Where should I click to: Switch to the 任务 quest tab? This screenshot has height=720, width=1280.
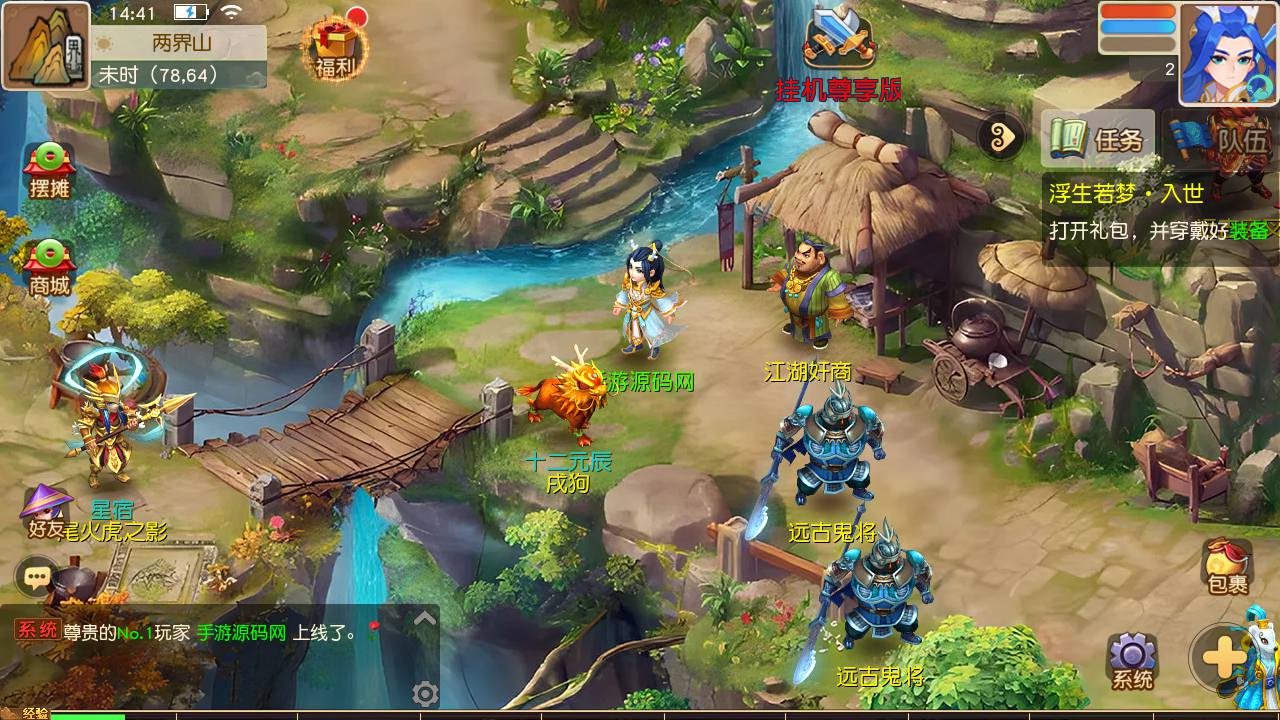[1099, 139]
